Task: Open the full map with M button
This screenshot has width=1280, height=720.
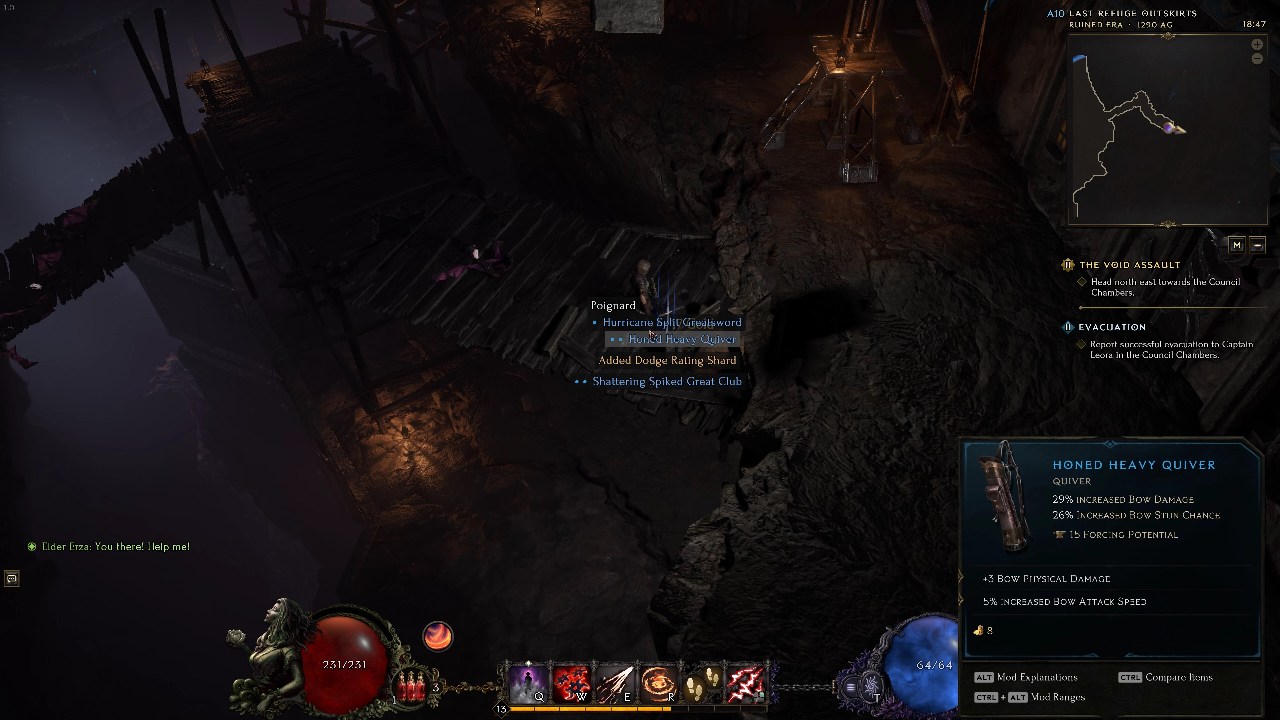Action: click(1237, 245)
